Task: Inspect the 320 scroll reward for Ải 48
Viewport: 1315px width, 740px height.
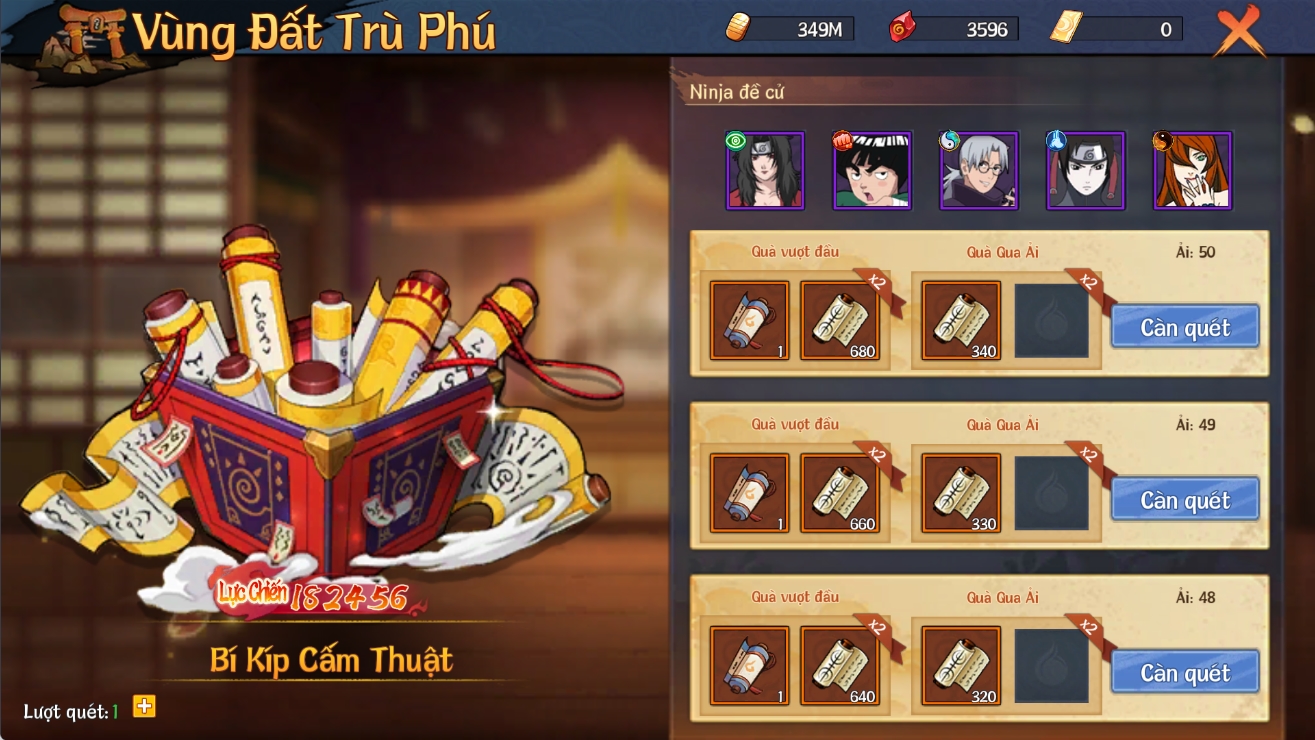Action: tap(961, 666)
